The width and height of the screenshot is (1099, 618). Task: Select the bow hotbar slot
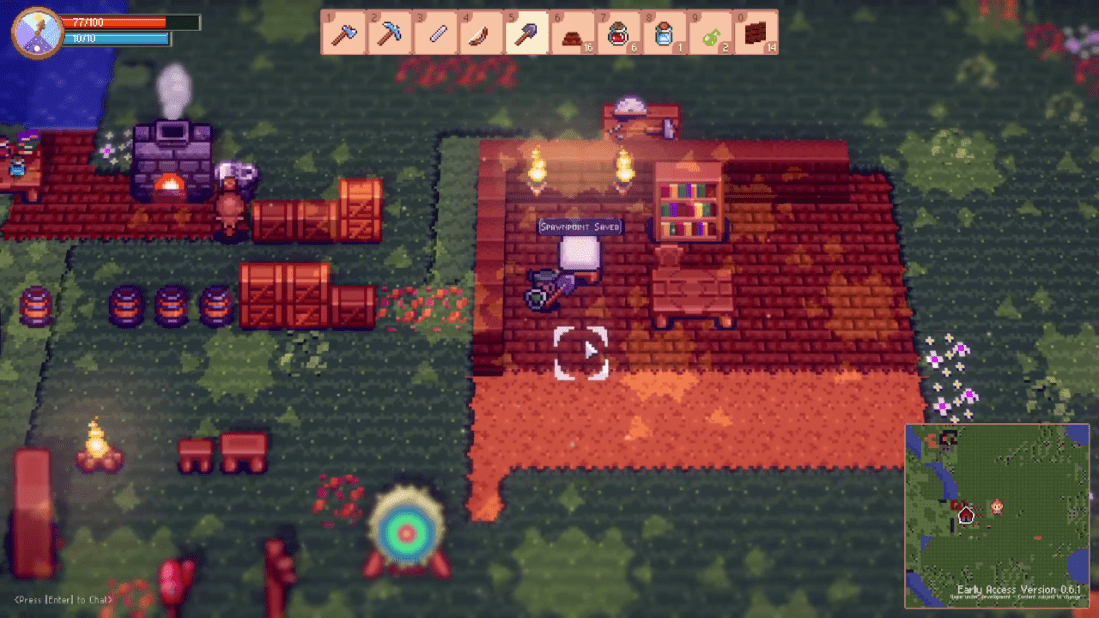480,33
